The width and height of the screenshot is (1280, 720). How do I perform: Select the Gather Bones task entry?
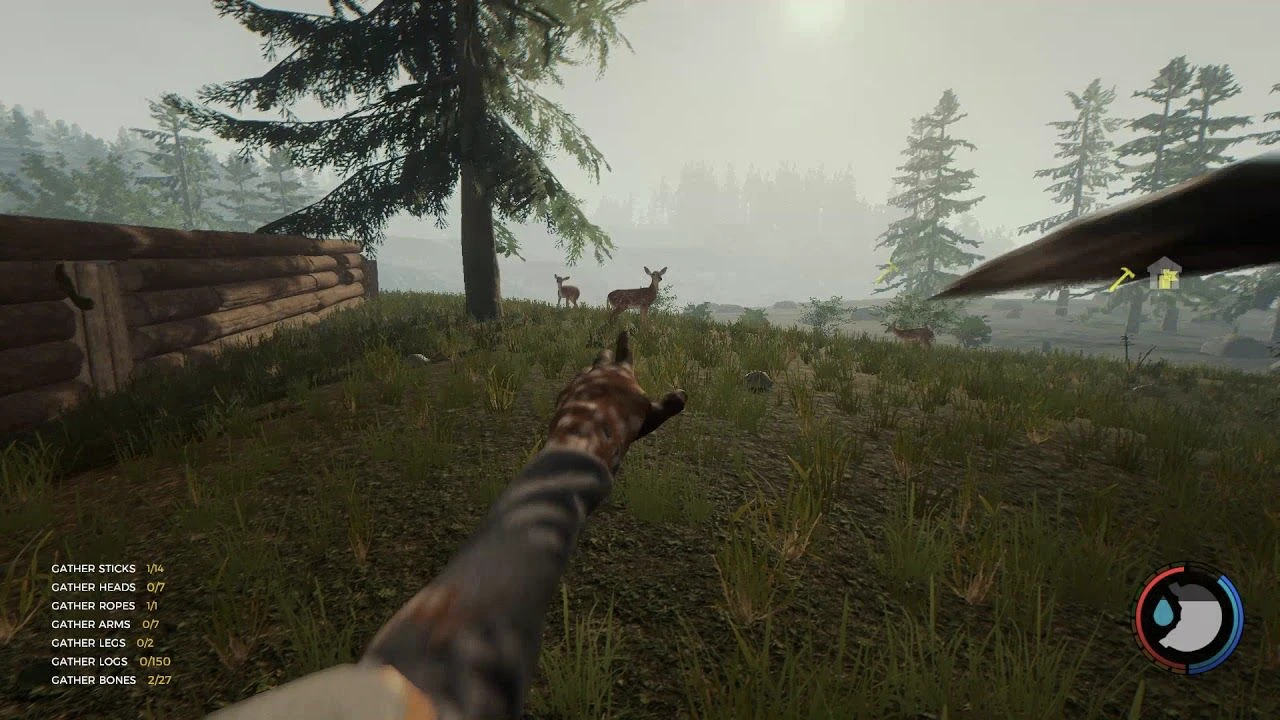point(111,680)
